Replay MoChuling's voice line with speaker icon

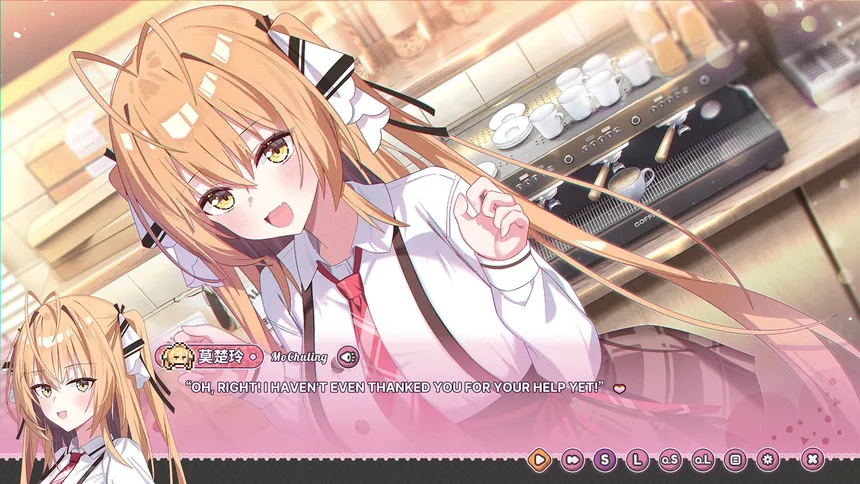[347, 355]
